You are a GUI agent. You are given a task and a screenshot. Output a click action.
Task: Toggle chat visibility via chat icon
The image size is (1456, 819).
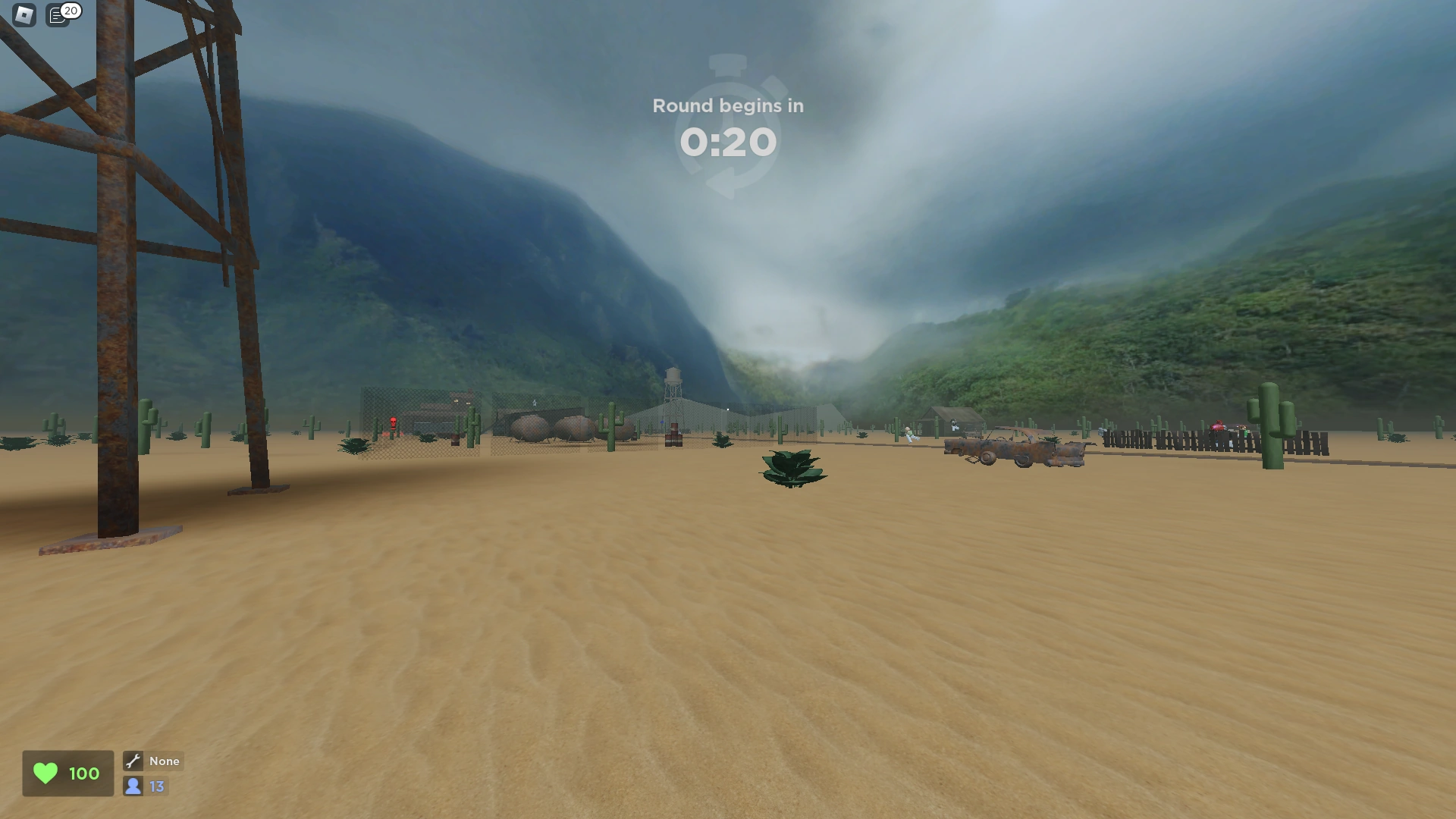58,14
